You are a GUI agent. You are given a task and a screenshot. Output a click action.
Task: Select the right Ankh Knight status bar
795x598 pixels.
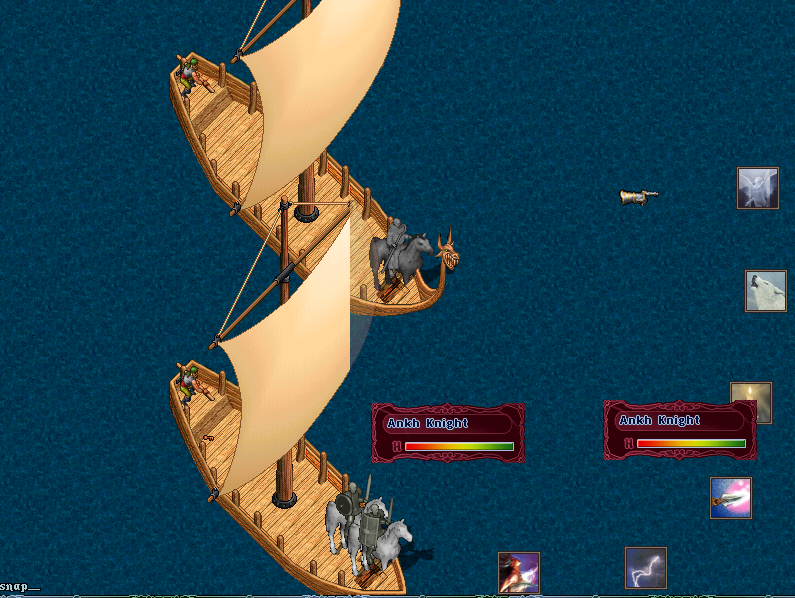click(x=680, y=430)
